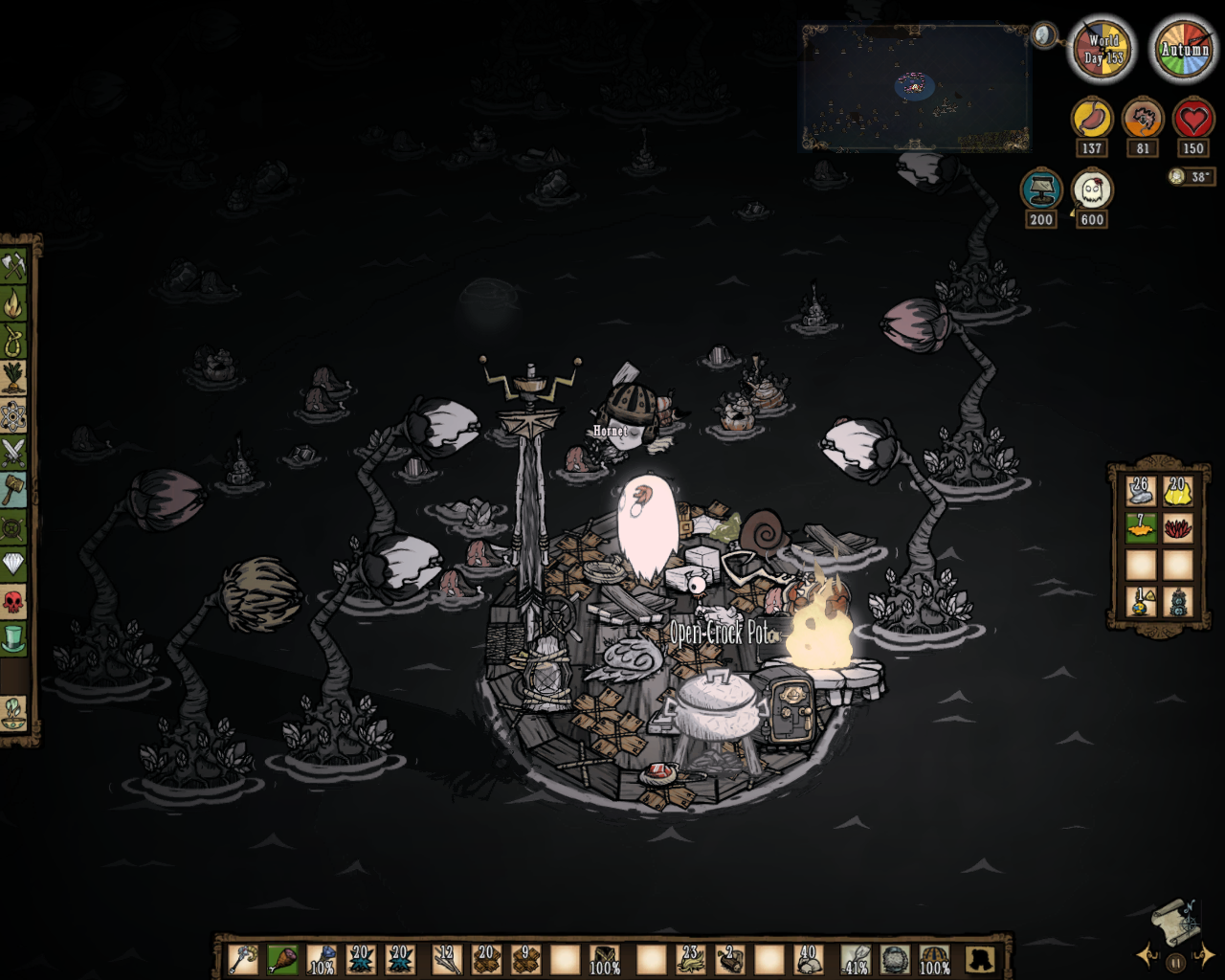Open the Tools crafting tab
The image size is (1225, 980).
pos(13,265)
